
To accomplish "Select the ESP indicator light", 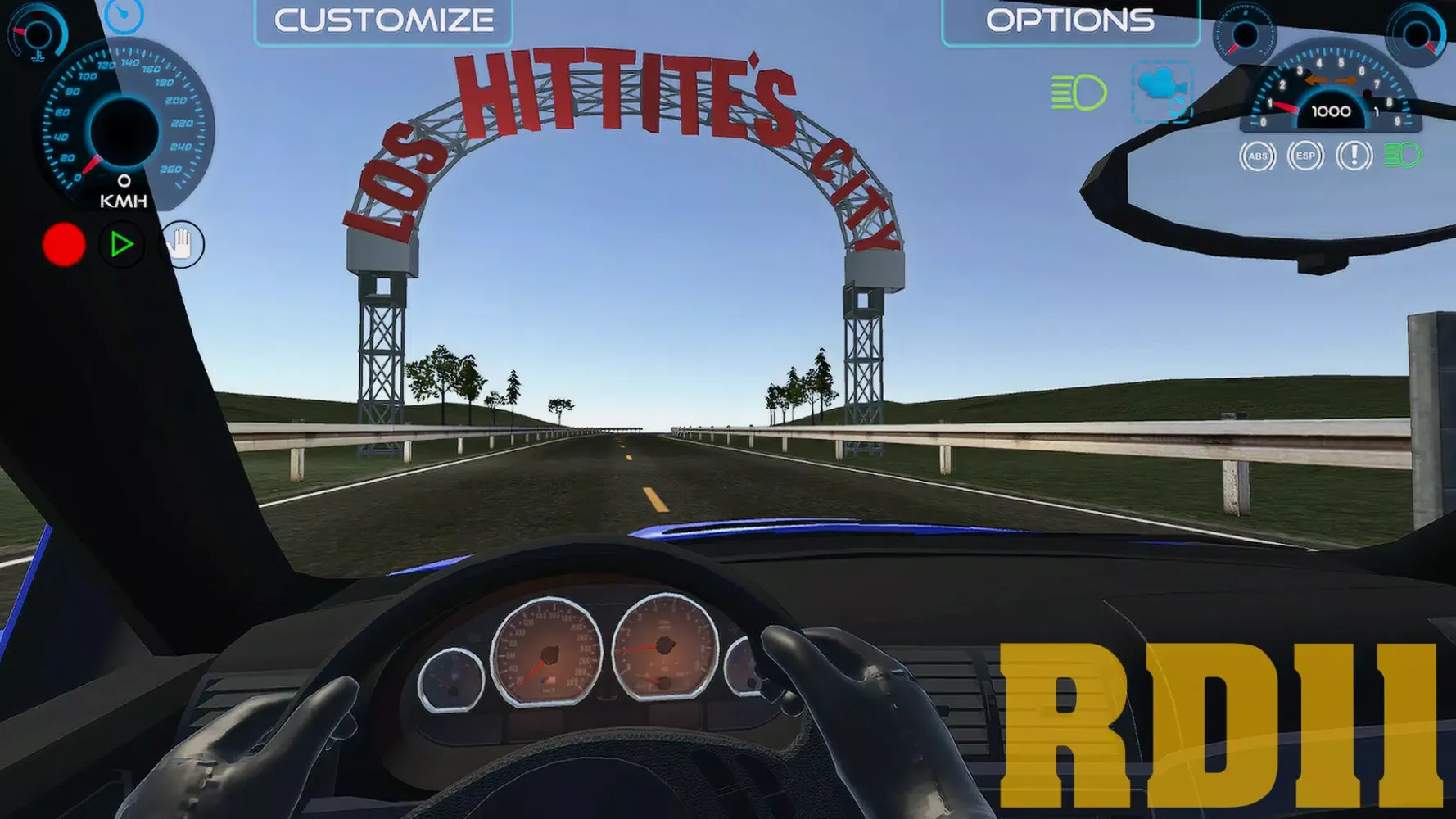I will (1306, 156).
